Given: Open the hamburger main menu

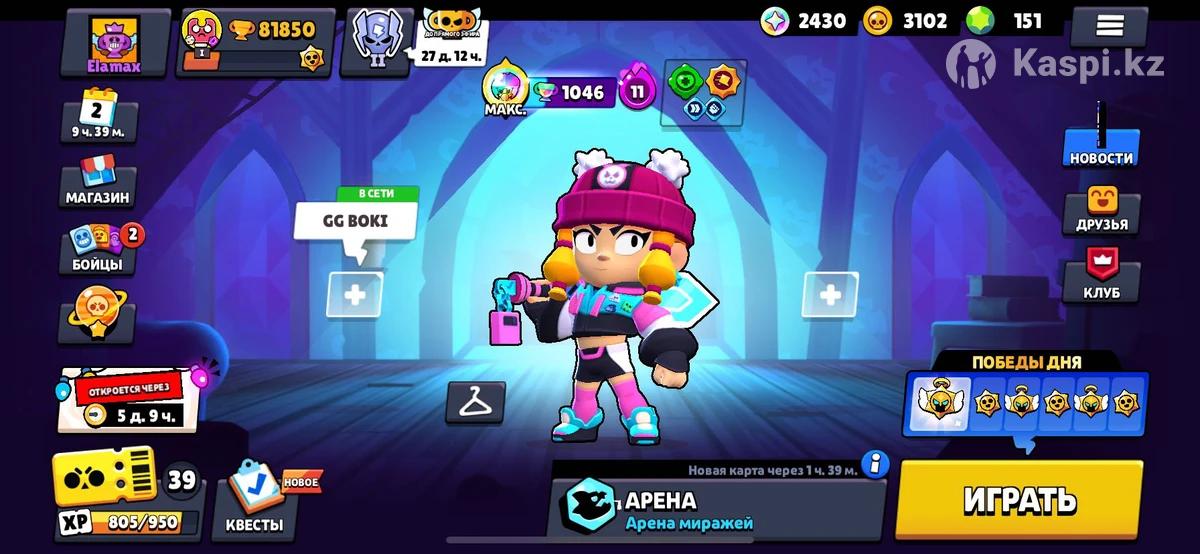Looking at the screenshot, I should point(1108,25).
